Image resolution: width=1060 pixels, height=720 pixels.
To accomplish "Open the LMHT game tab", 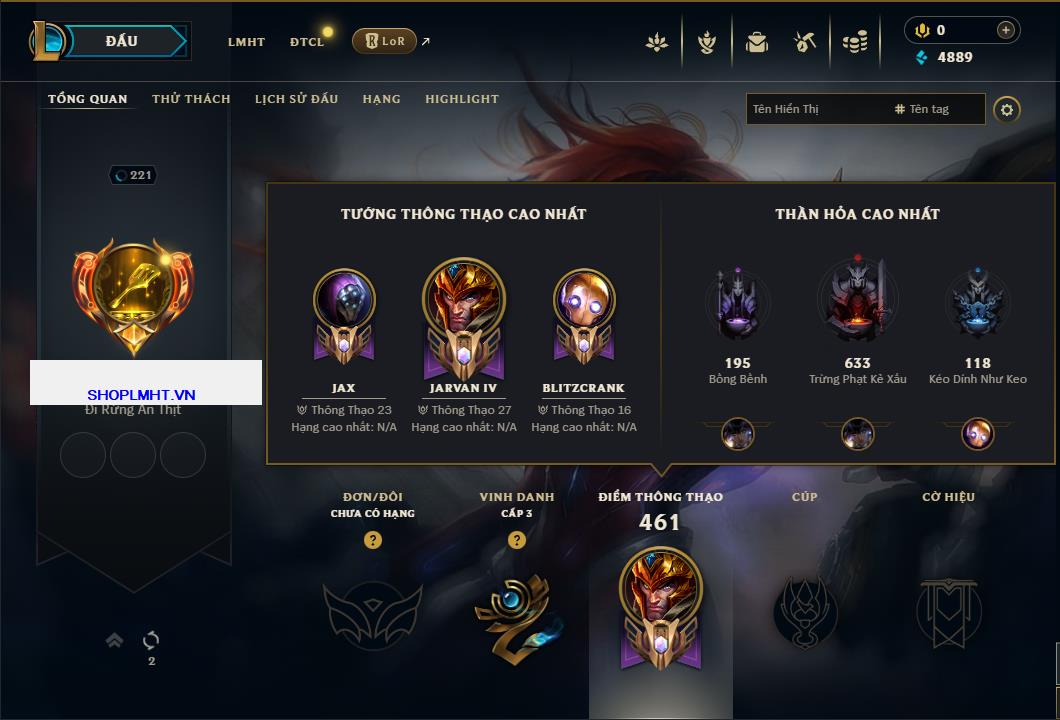I will tap(246, 42).
